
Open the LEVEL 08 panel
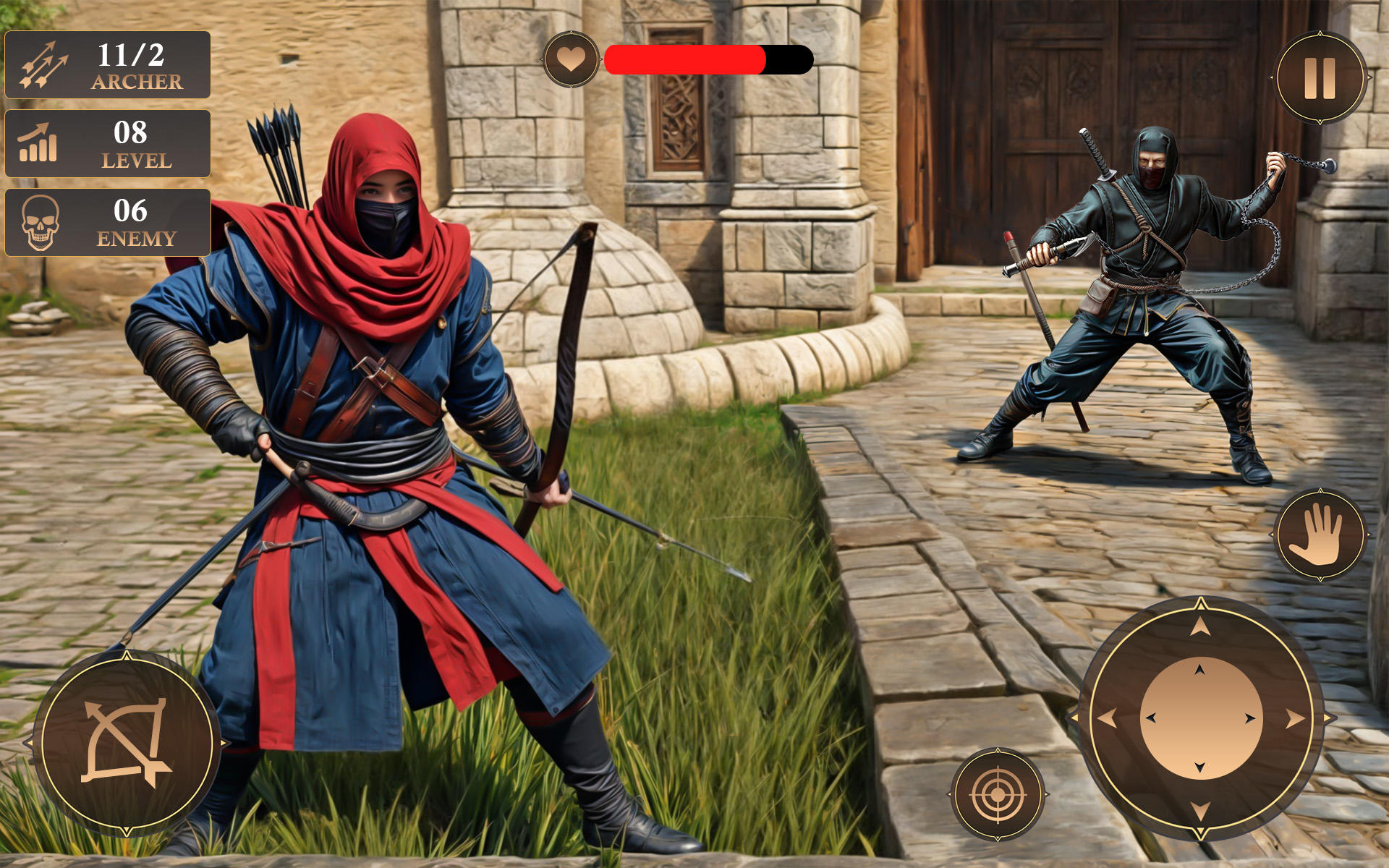coord(107,143)
